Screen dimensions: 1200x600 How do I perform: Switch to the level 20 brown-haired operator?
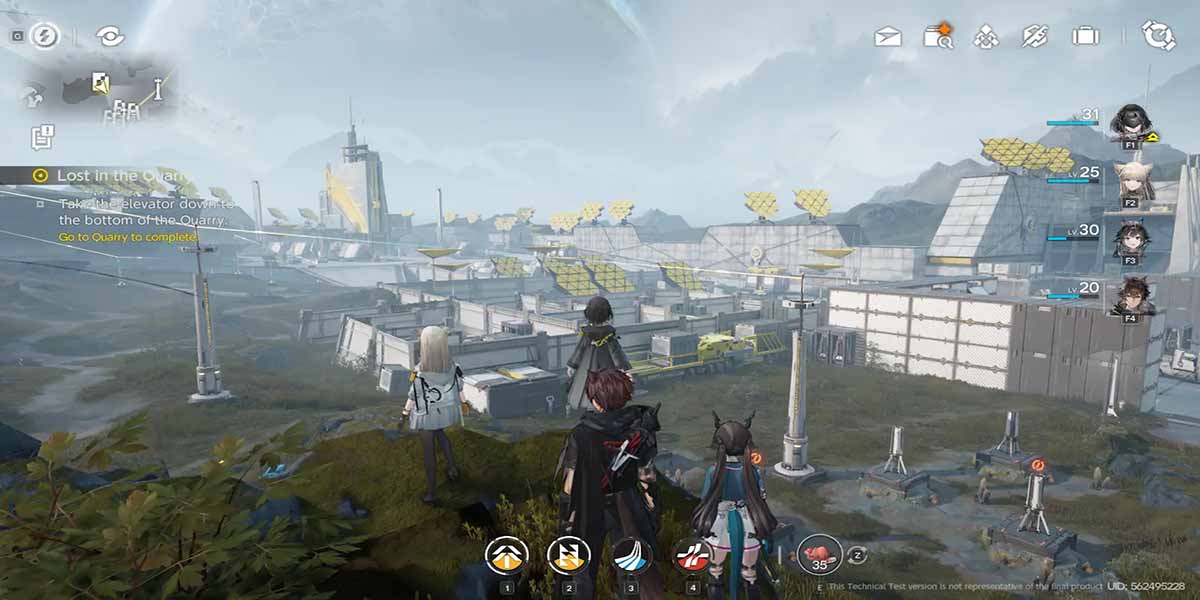(x=1132, y=298)
